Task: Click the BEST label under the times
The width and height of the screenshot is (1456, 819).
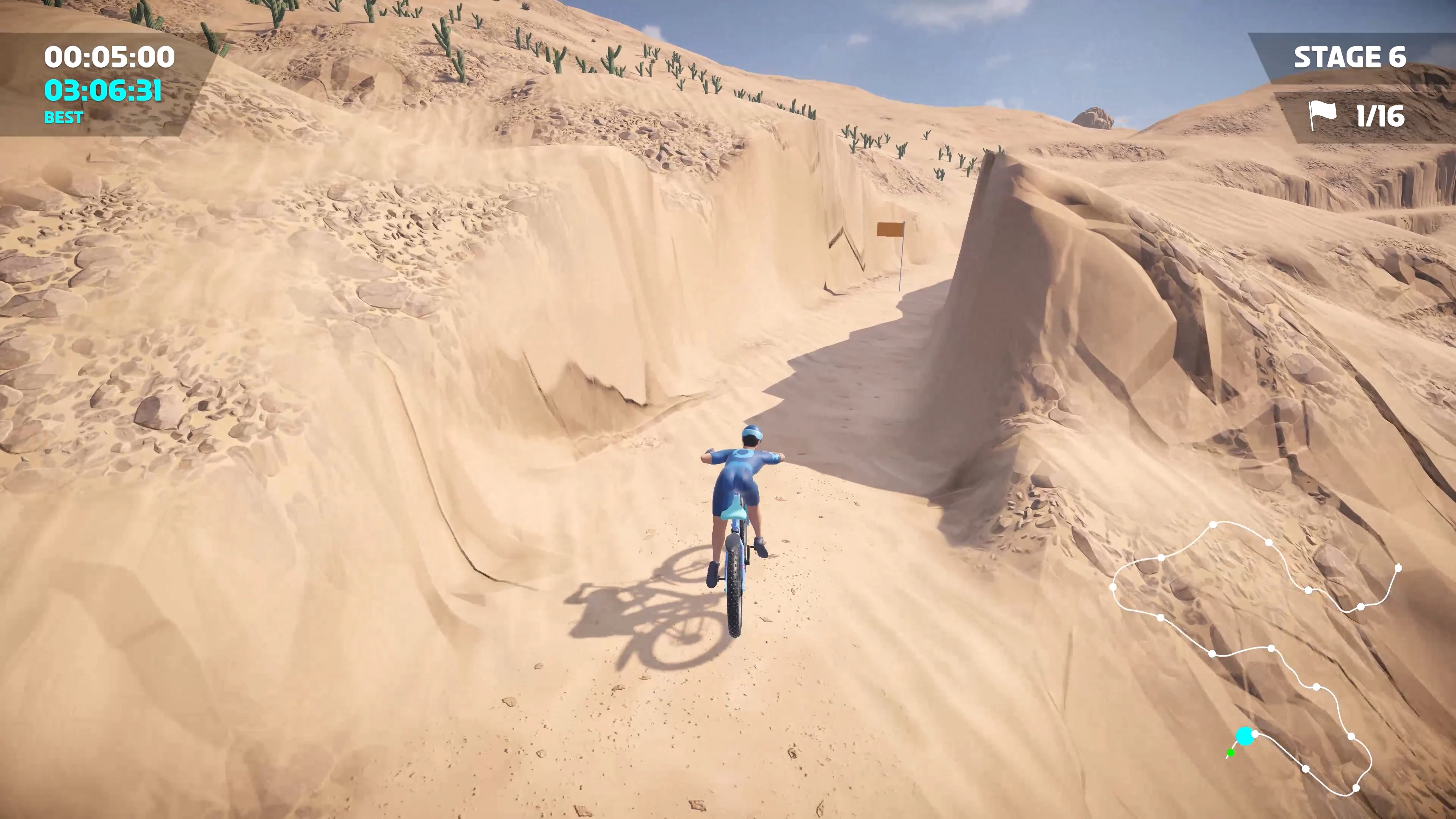Action: (x=63, y=118)
